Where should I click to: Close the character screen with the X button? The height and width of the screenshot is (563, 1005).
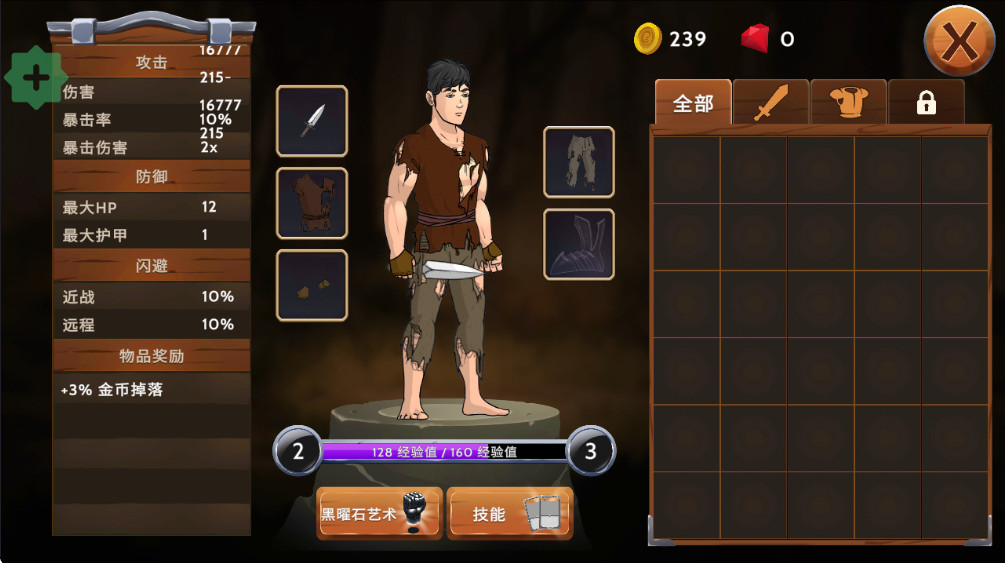(958, 41)
